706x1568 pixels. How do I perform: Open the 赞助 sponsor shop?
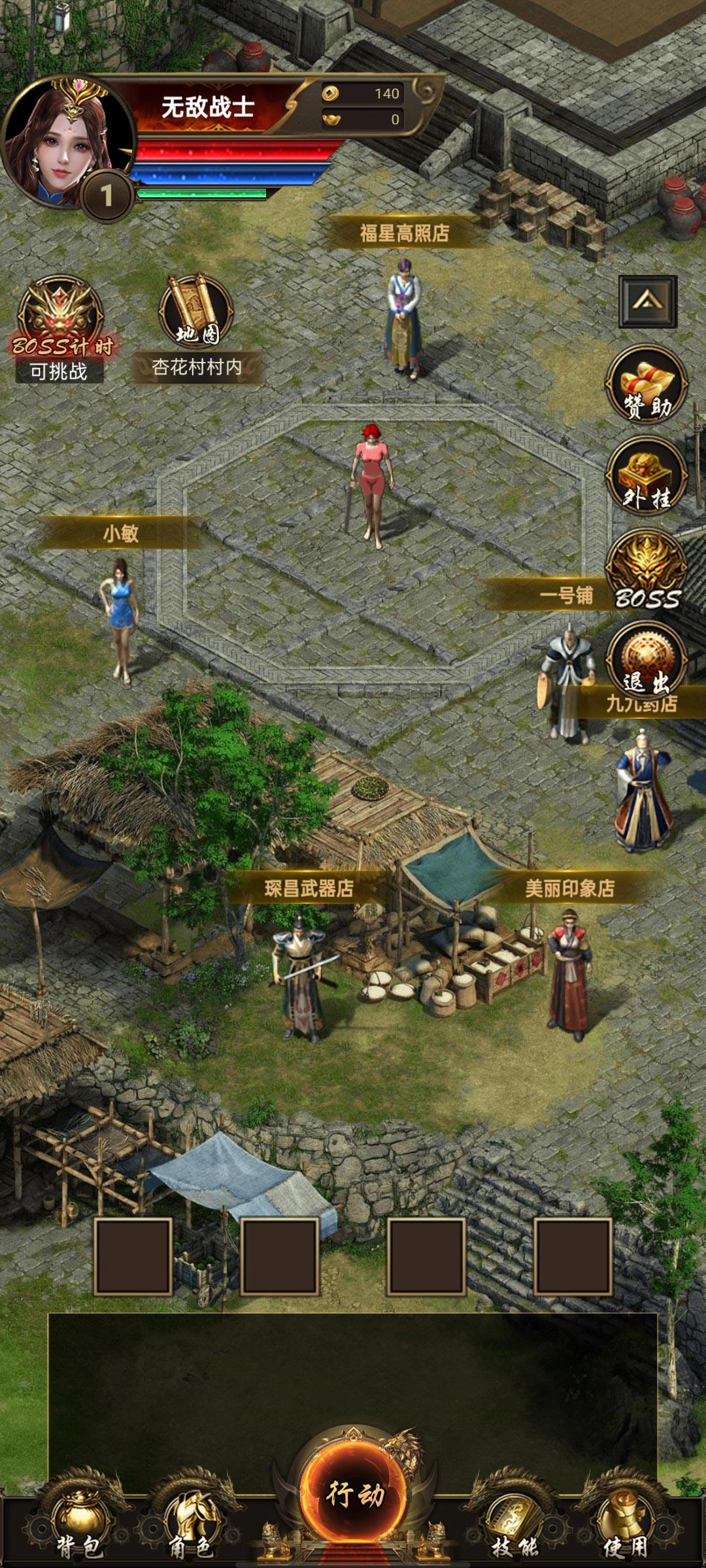[x=647, y=384]
